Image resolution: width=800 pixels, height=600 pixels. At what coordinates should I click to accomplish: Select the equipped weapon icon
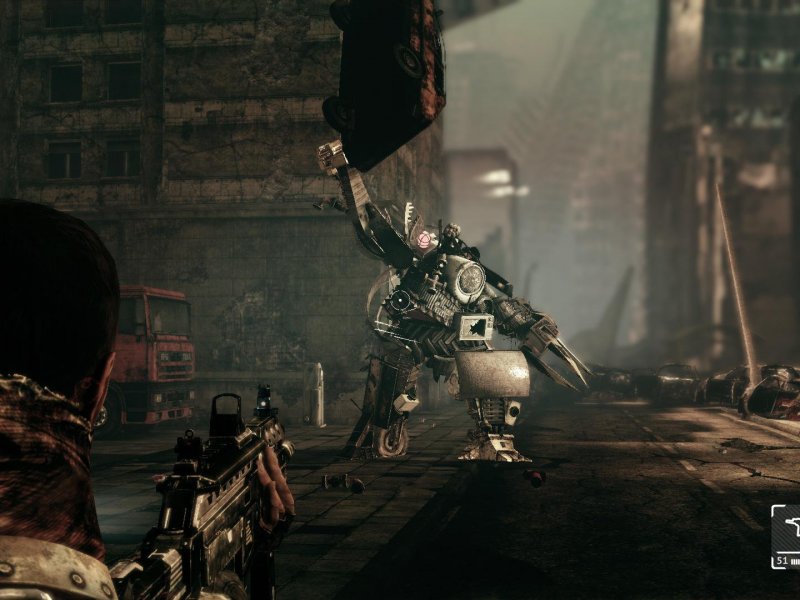[788, 527]
